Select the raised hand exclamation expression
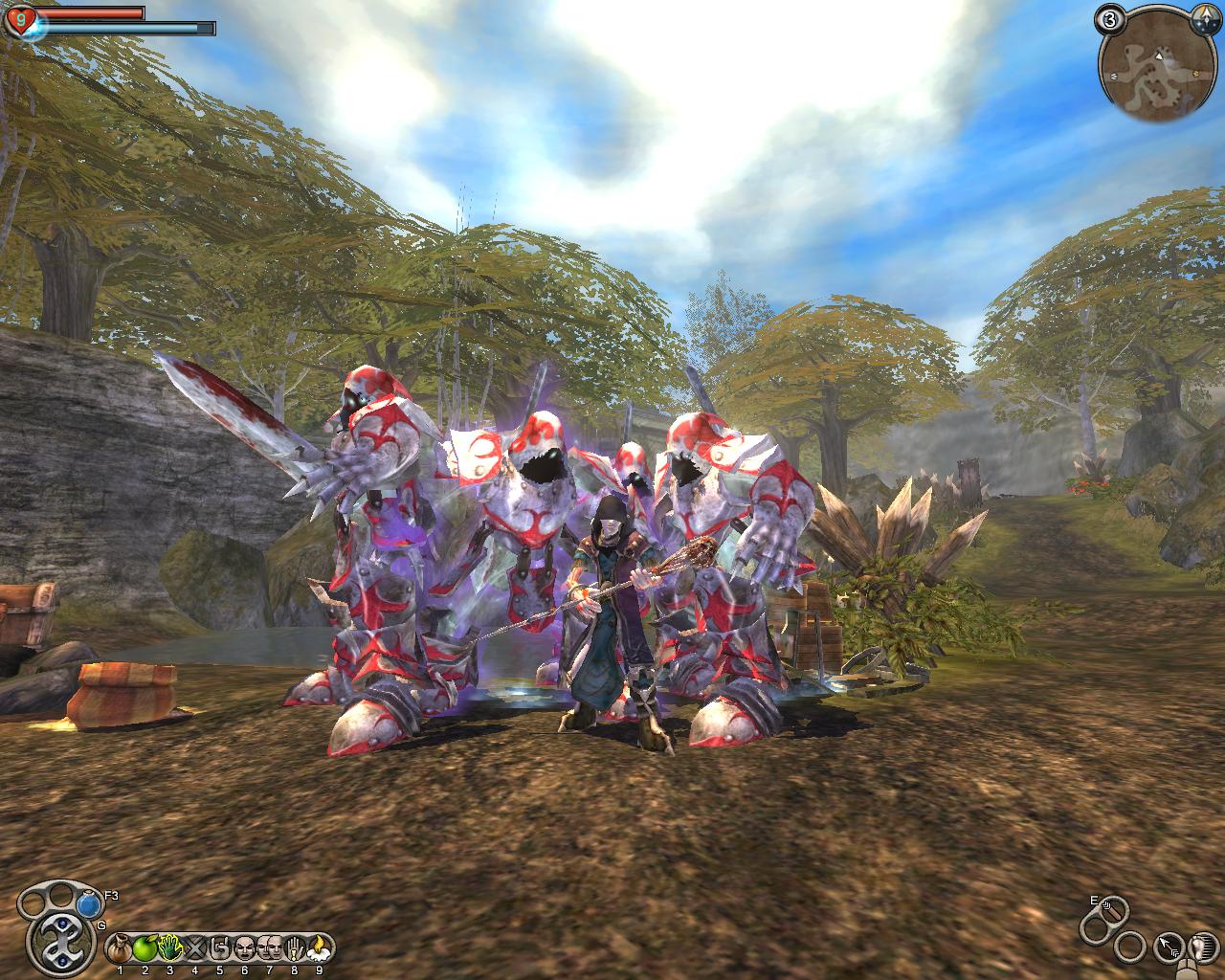1225x980 pixels. tap(294, 948)
